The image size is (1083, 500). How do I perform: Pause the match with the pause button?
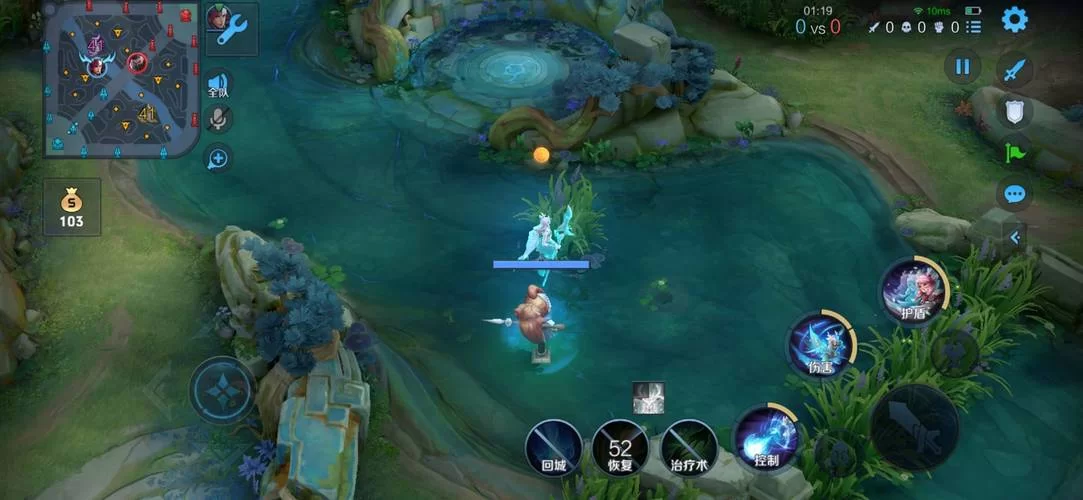pos(962,67)
